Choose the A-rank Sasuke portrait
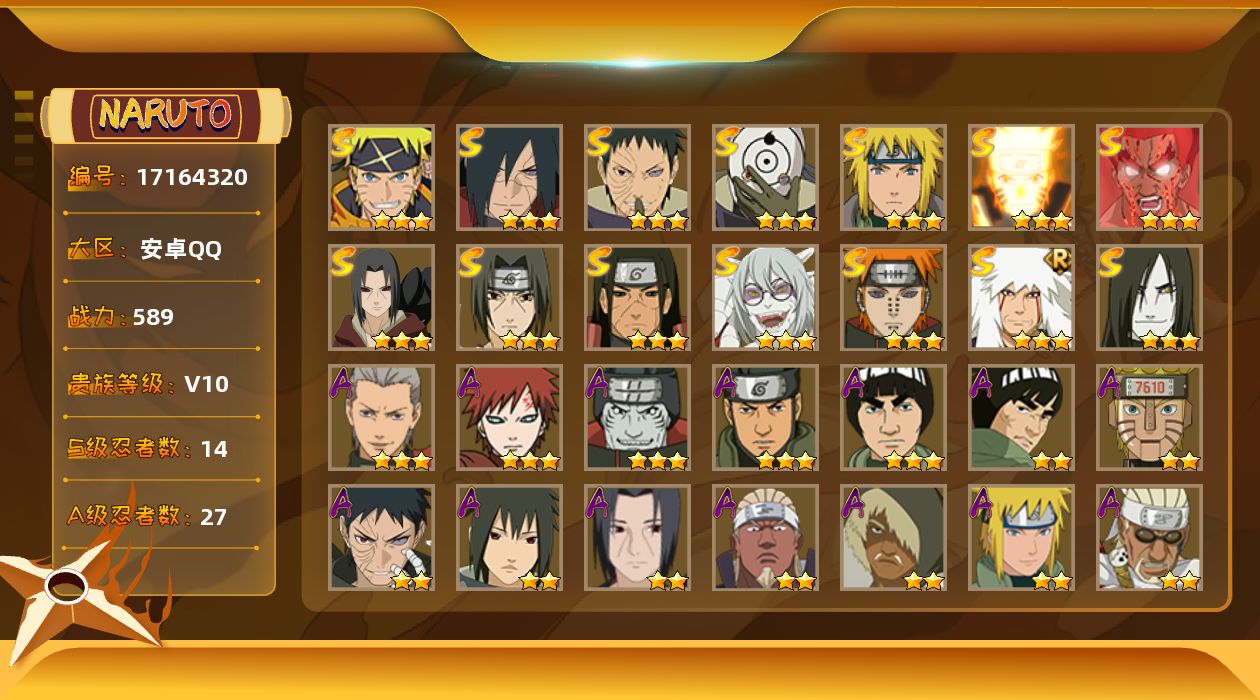Viewport: 1260px width, 700px height. [x=510, y=538]
